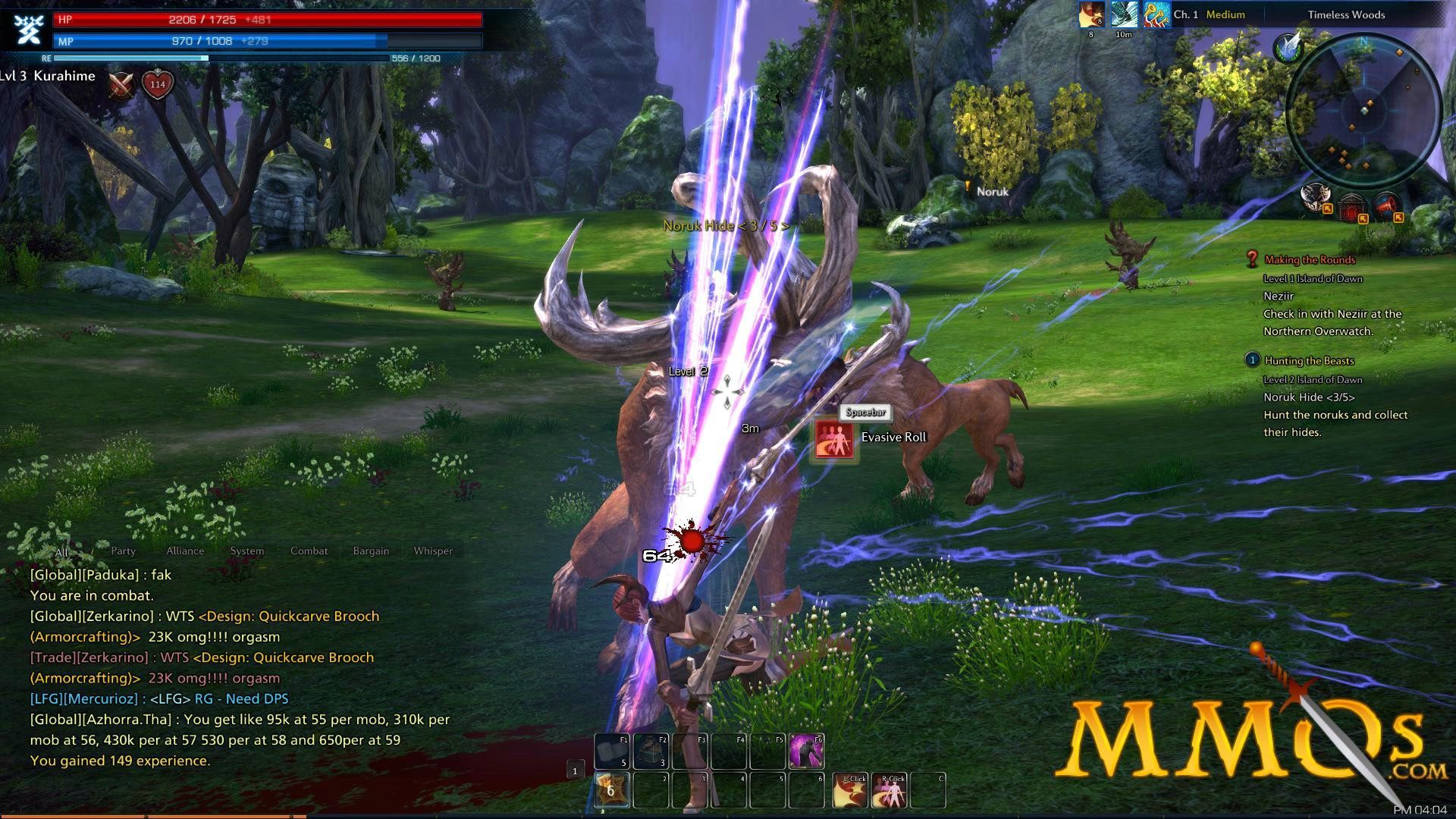Click the Evasive Roll spacebar prompt

tap(864, 413)
